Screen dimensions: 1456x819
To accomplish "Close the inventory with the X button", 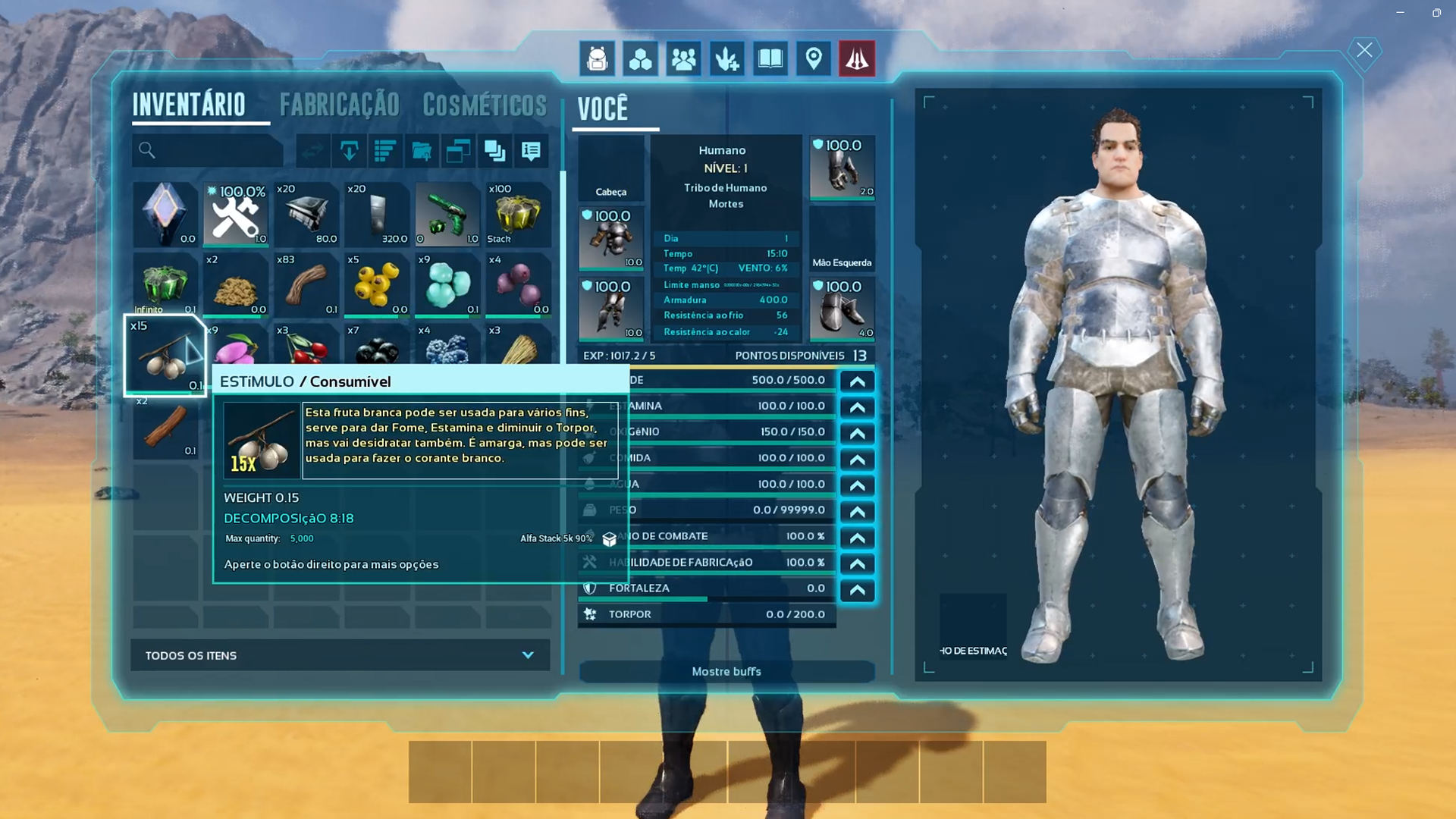I will [1364, 51].
